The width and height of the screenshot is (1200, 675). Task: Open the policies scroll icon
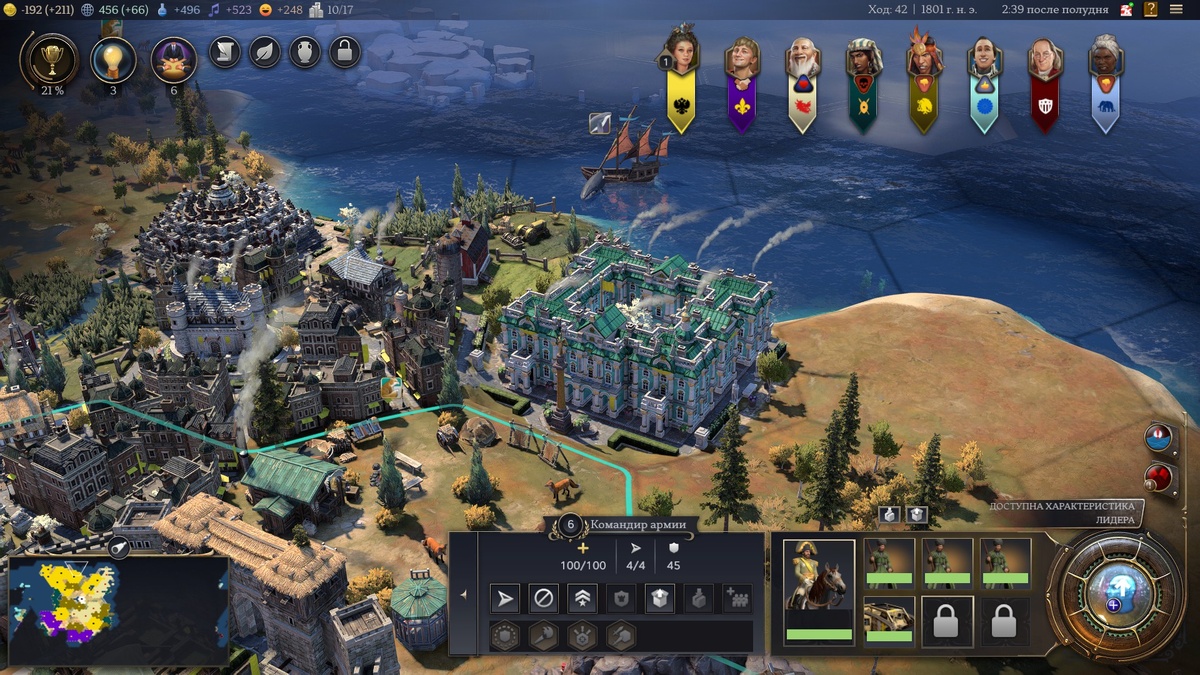(x=225, y=51)
